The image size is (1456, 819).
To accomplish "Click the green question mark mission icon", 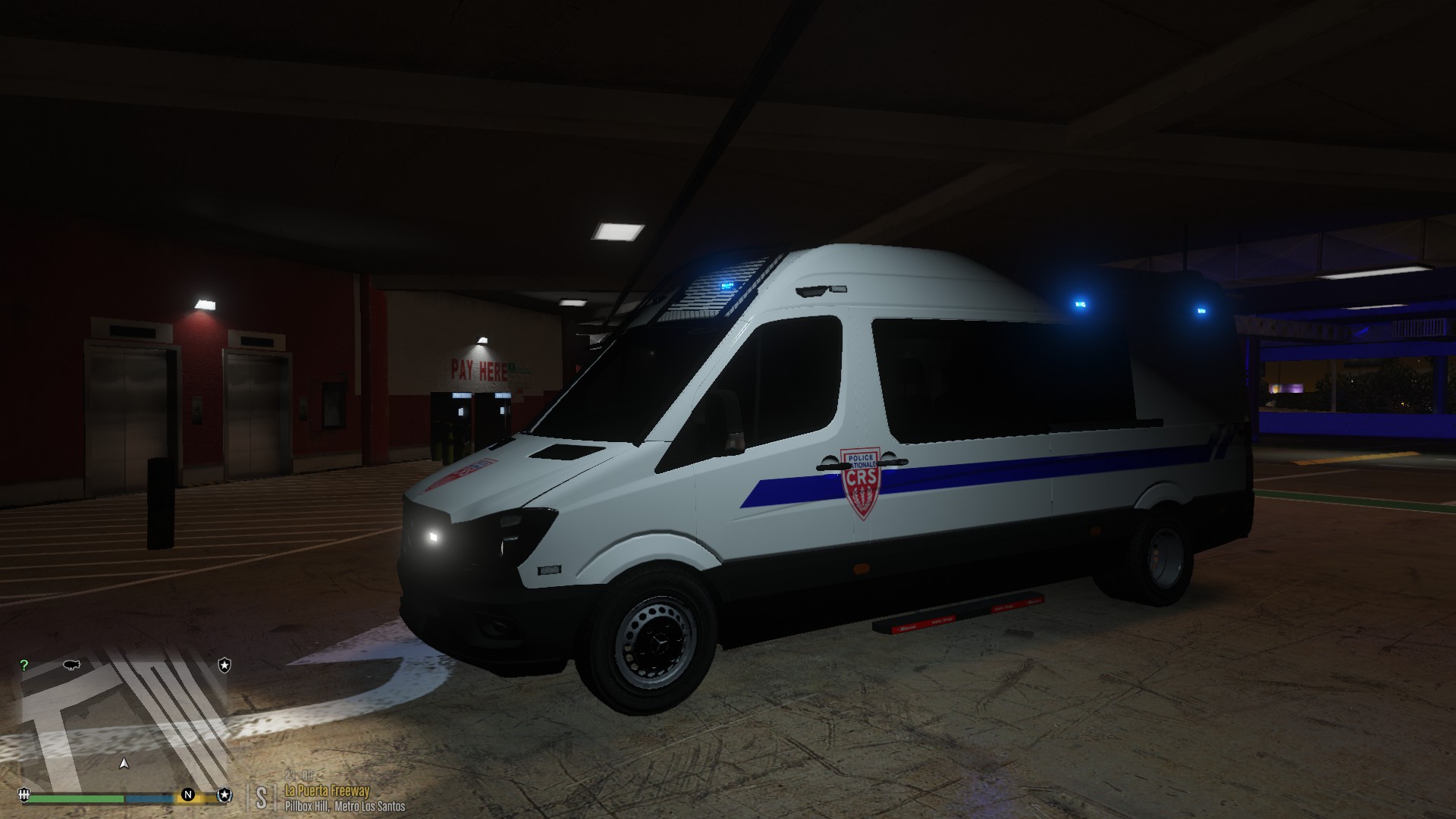I will 25,665.
